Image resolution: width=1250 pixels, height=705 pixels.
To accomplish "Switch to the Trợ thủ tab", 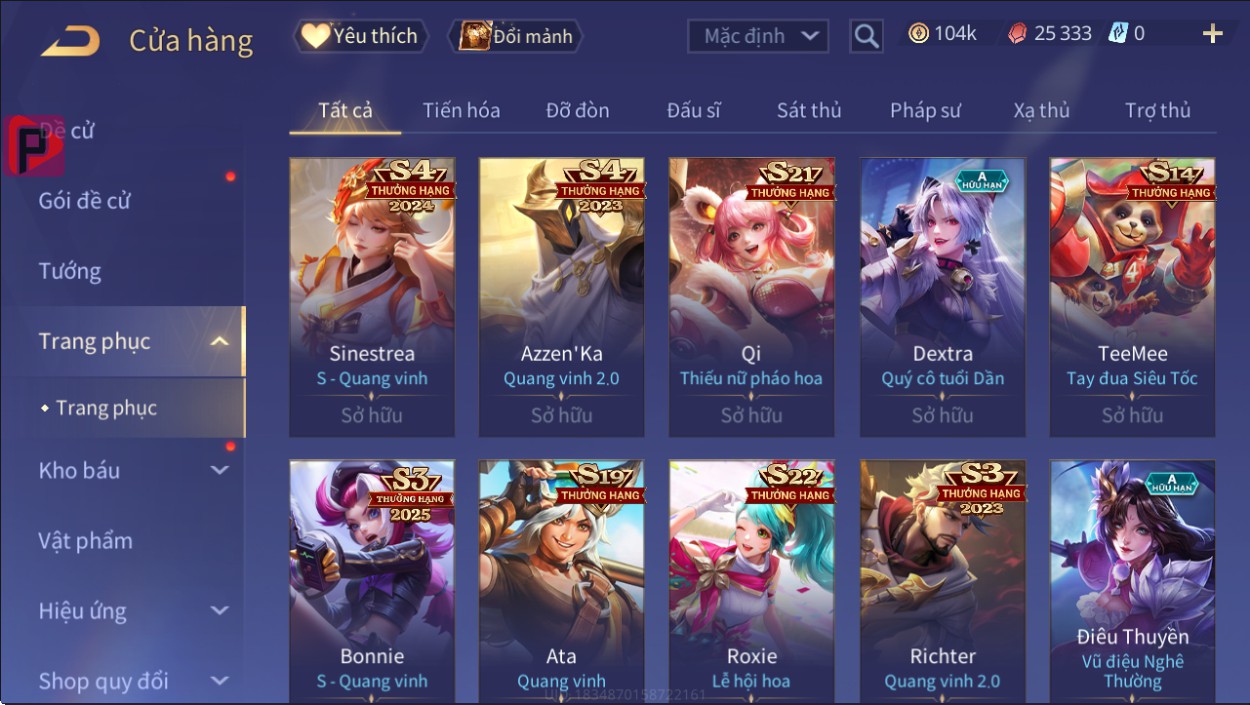I will click(x=1157, y=111).
